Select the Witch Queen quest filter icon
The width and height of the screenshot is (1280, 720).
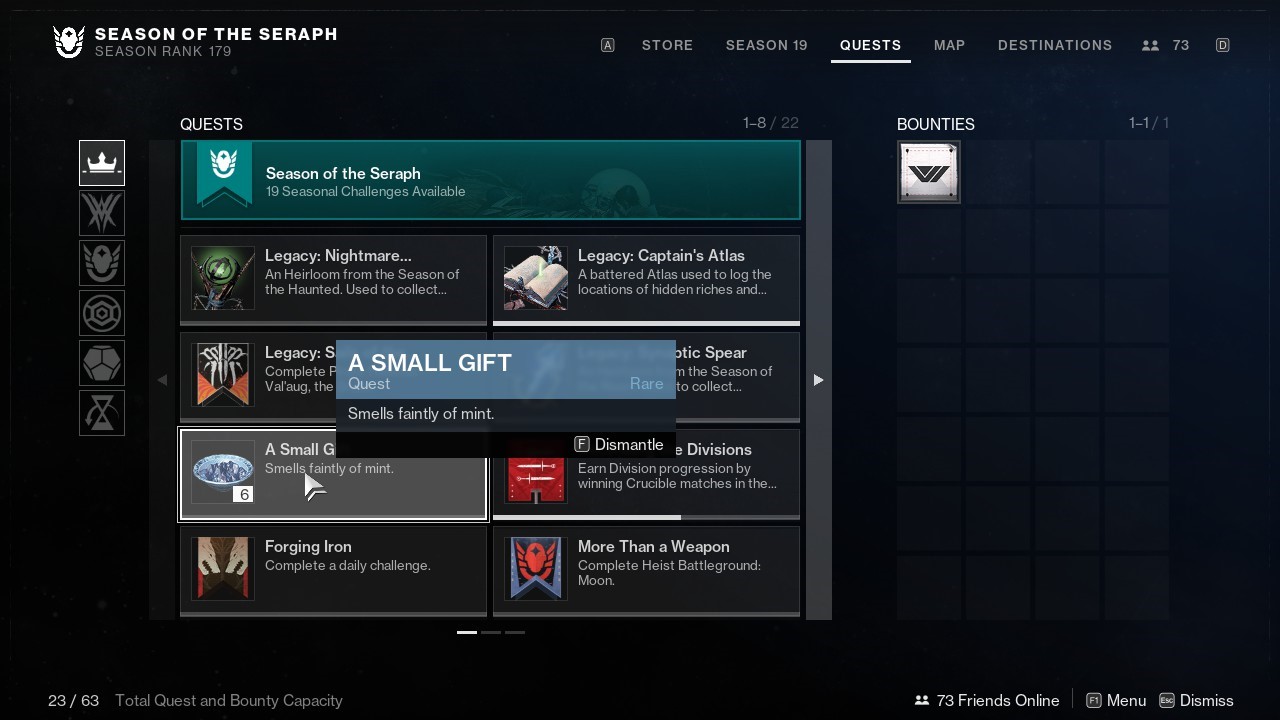point(101,213)
